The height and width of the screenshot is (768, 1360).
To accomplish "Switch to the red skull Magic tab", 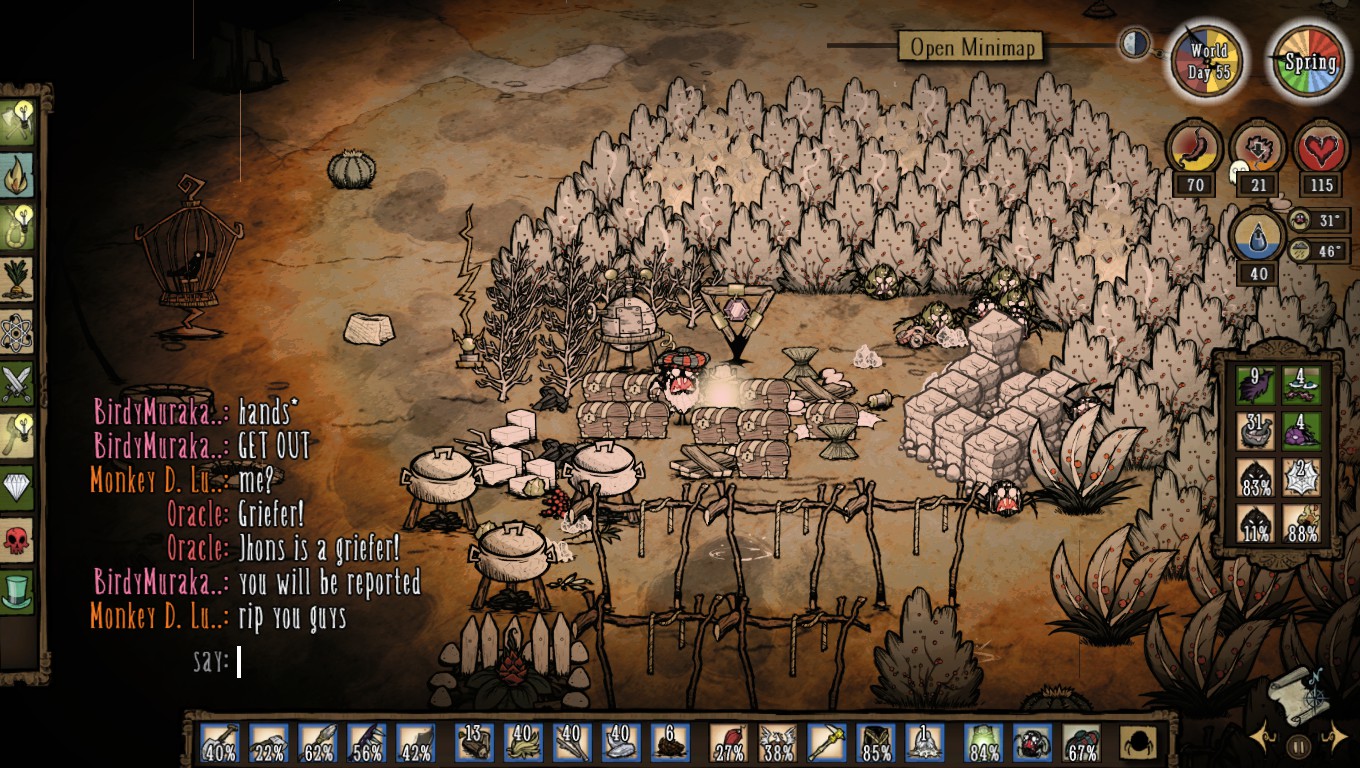I will point(17,539).
